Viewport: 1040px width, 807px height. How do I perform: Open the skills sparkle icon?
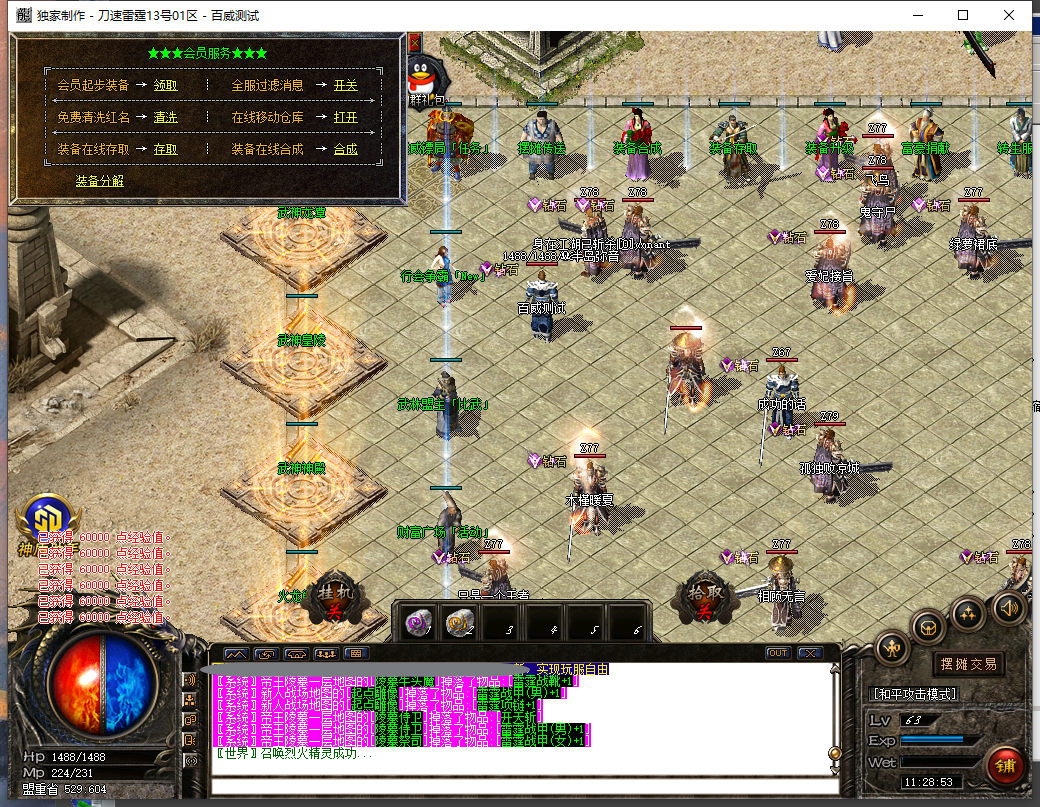(969, 613)
